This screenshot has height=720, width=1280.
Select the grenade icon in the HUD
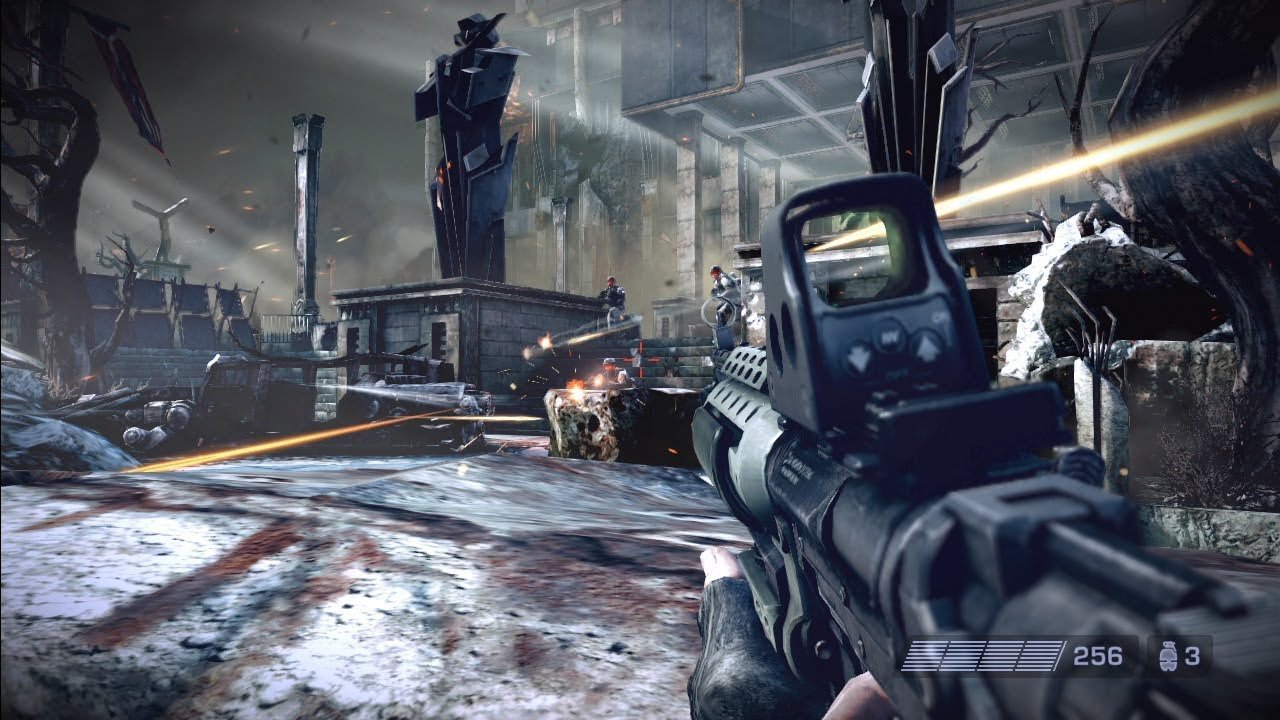pyautogui.click(x=1167, y=656)
